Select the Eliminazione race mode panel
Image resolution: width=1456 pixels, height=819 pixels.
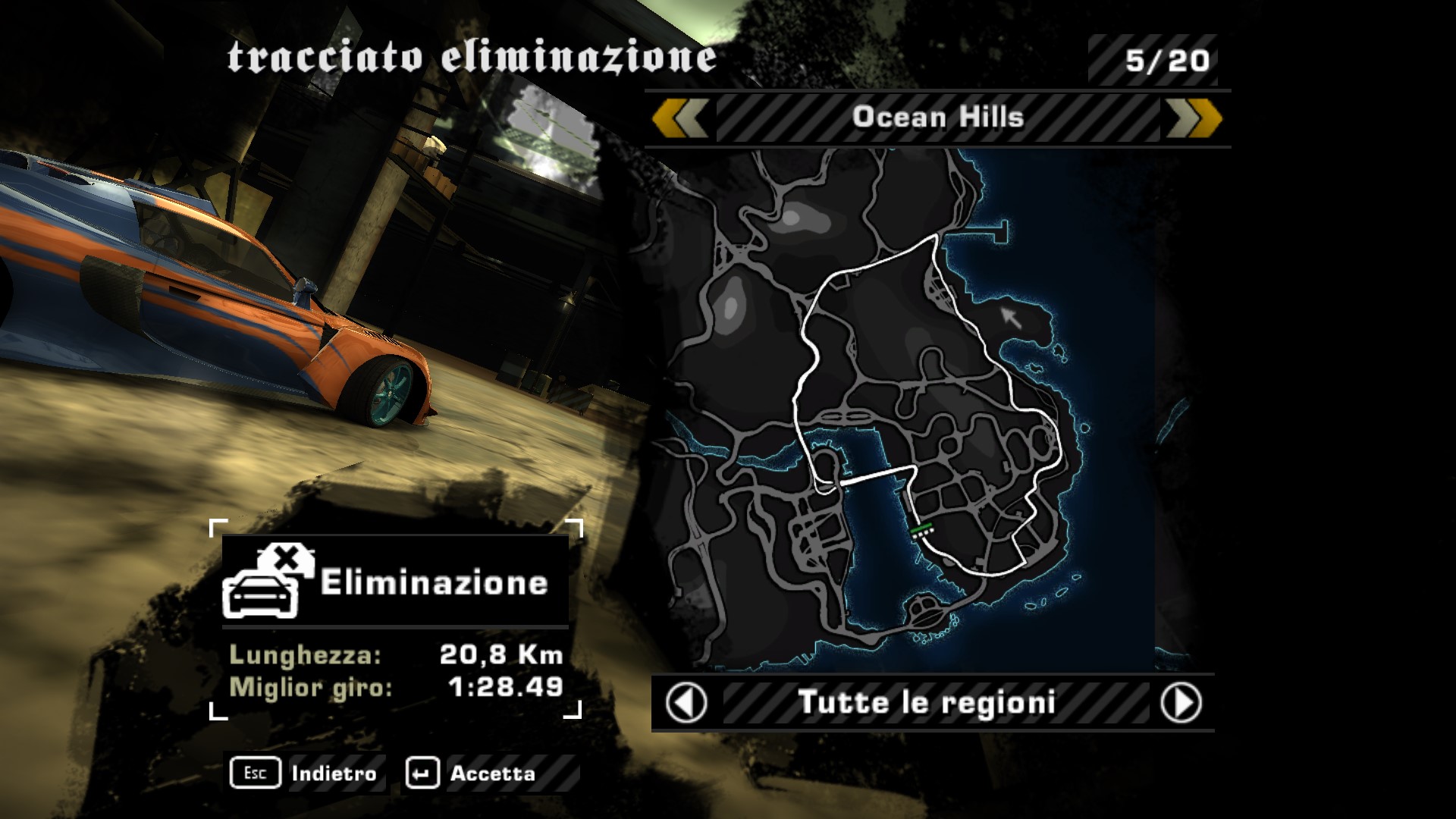coord(395,582)
